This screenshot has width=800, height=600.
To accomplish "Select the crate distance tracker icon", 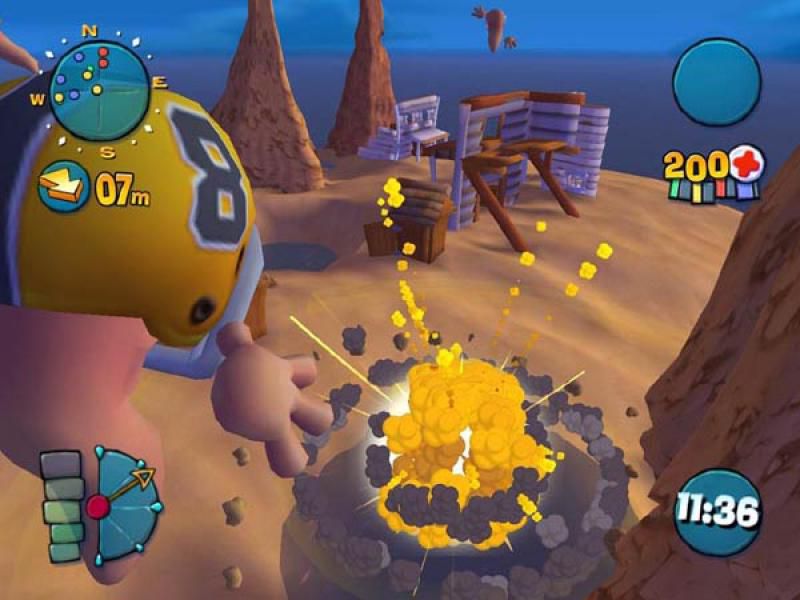I will click(63, 188).
